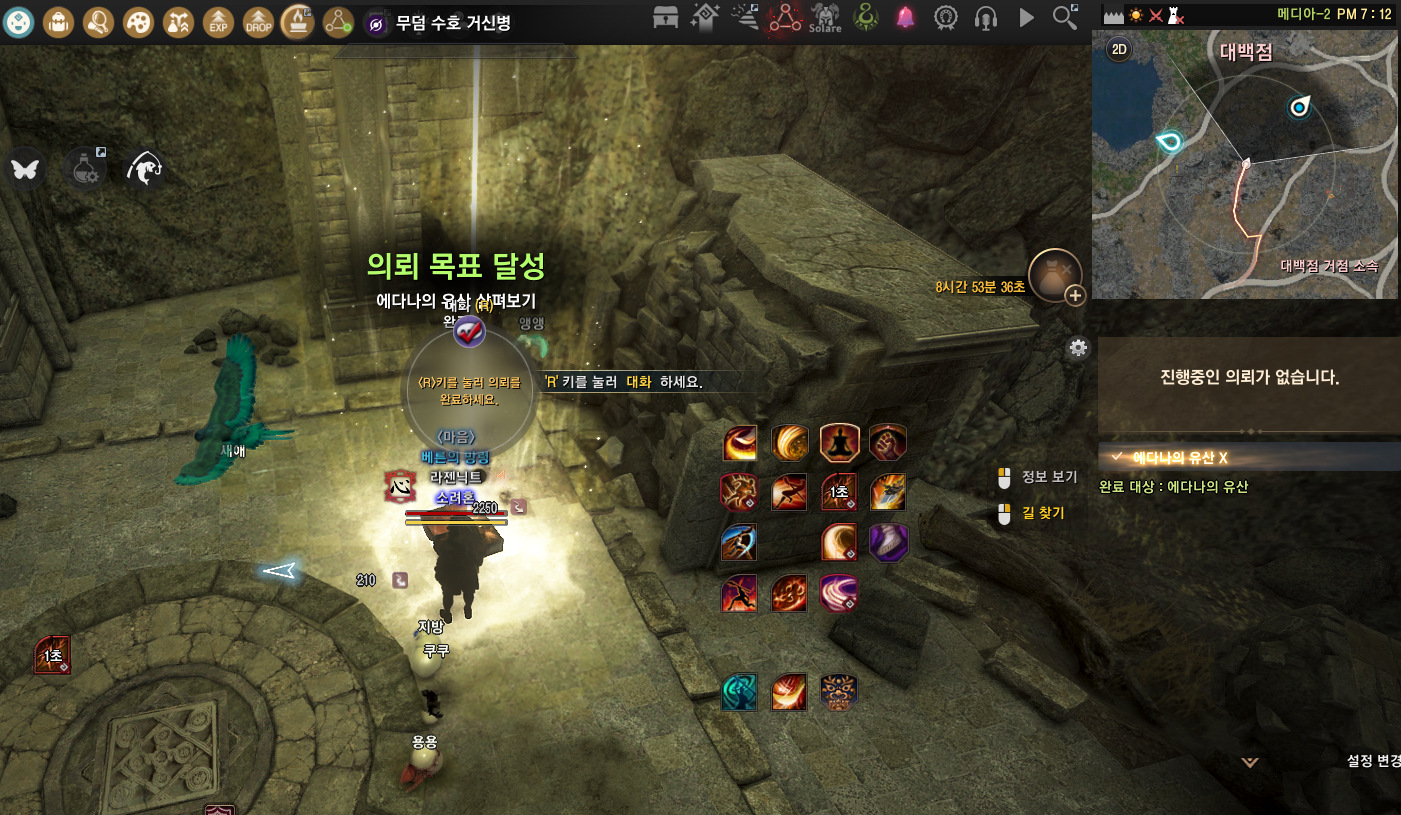
Task: Activate the blue lion mask skill icon
Action: [839, 692]
